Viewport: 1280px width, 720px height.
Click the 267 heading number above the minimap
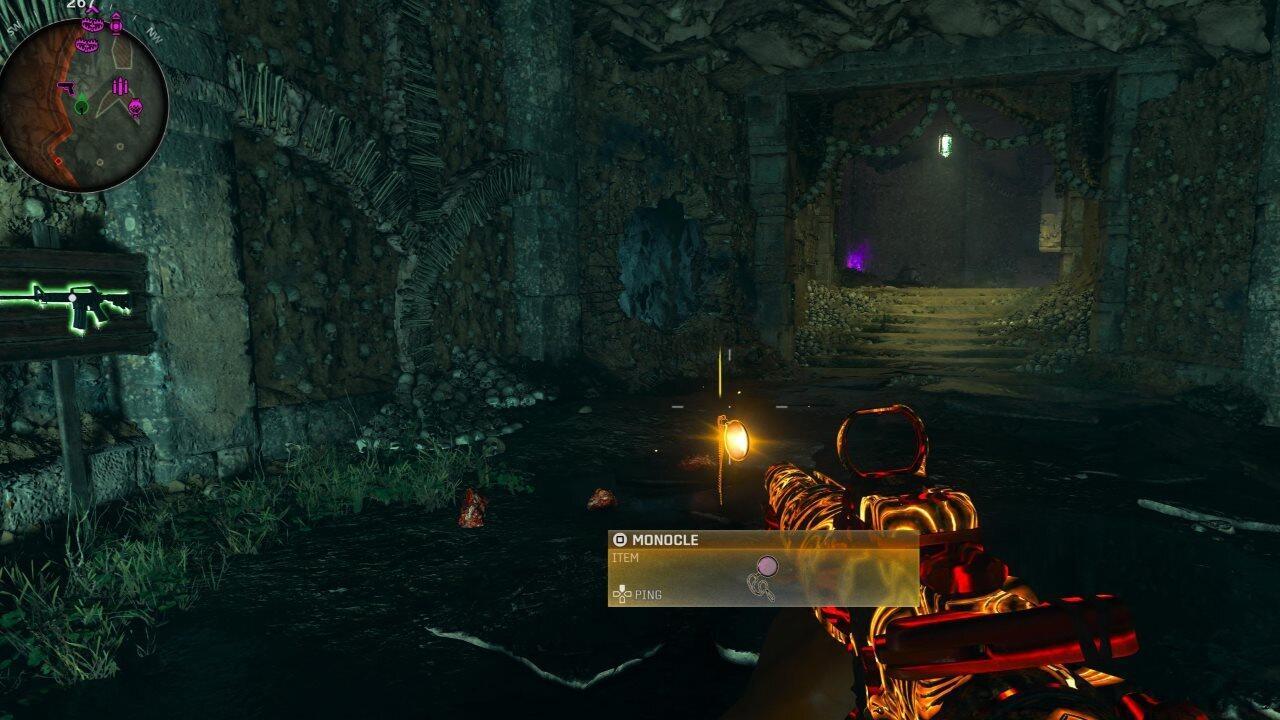pyautogui.click(x=79, y=5)
